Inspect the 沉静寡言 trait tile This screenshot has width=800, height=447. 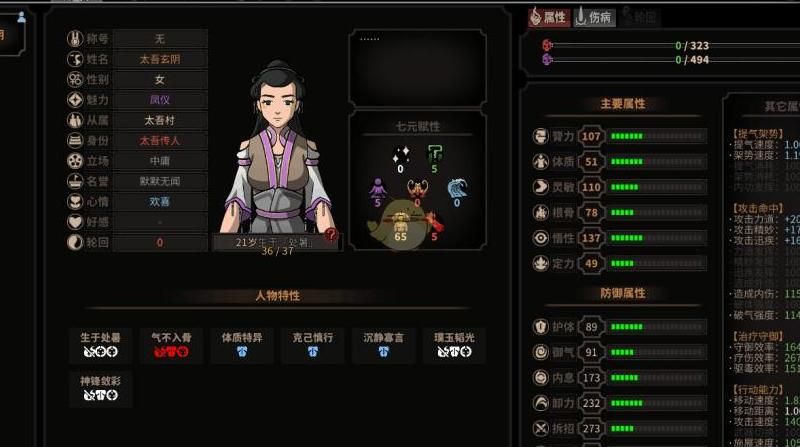point(383,343)
